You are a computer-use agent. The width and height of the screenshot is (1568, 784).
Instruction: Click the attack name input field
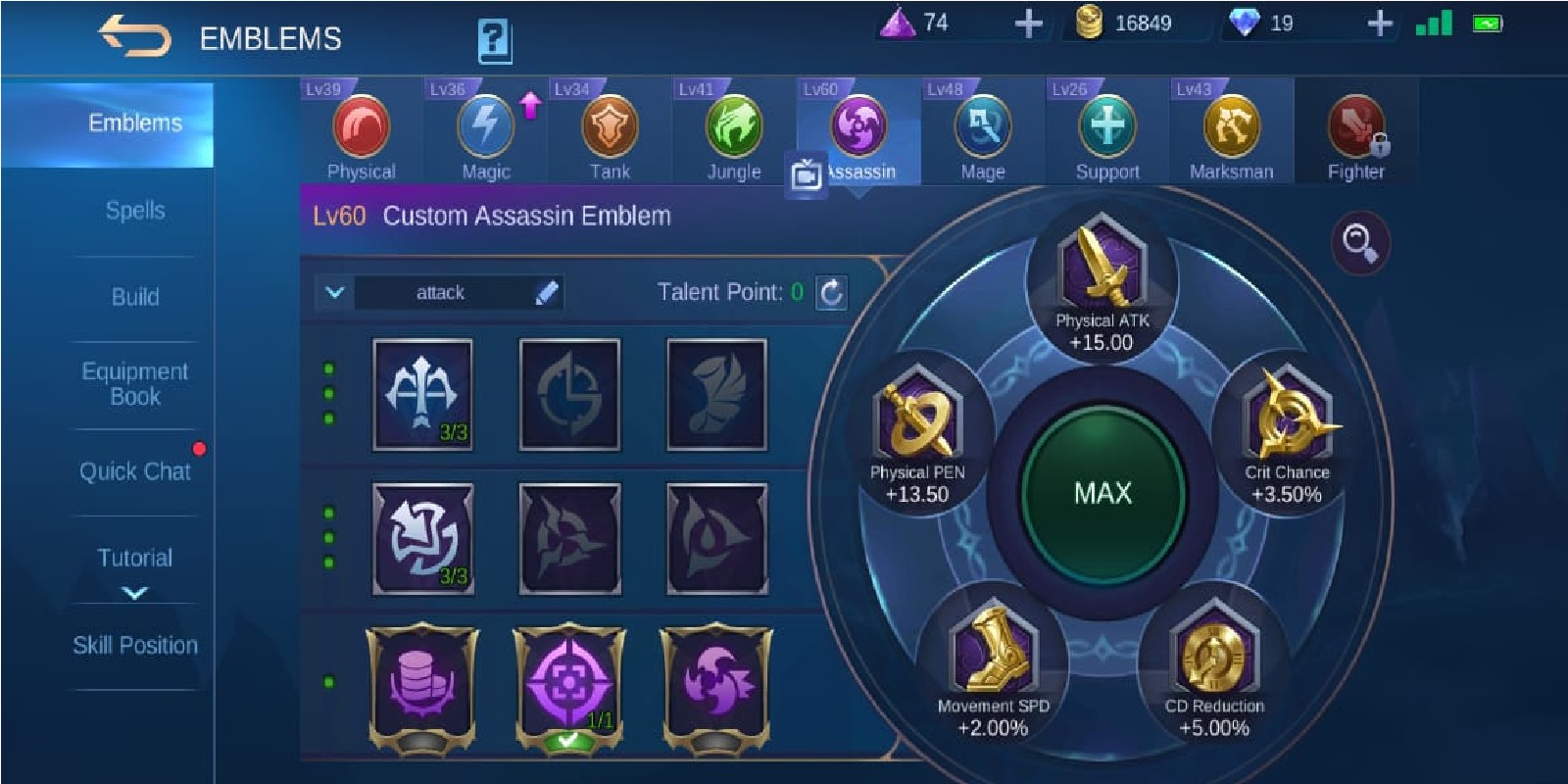(x=441, y=291)
